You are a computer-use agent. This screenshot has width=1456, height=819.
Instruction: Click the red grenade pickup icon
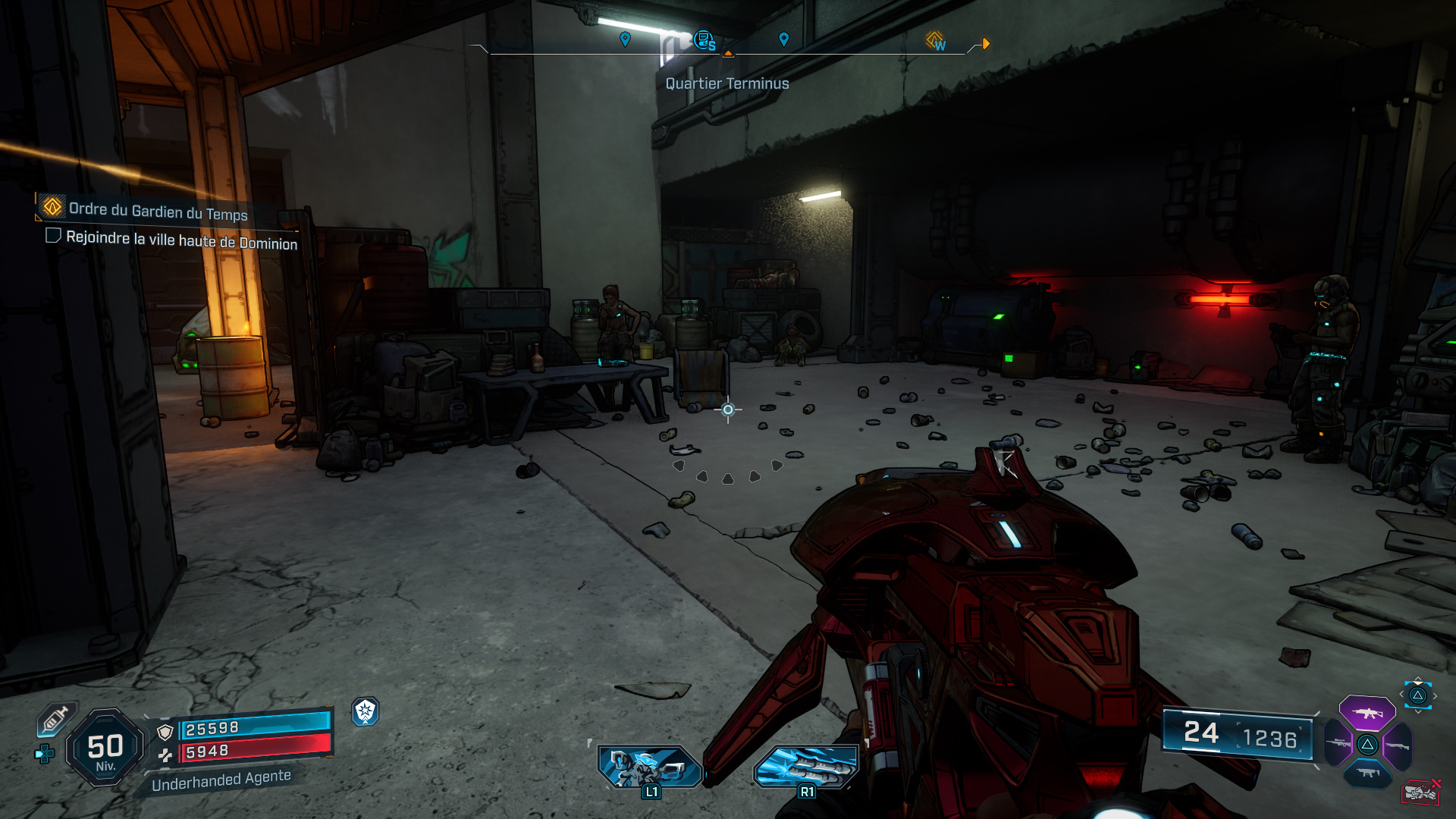[x=1420, y=792]
